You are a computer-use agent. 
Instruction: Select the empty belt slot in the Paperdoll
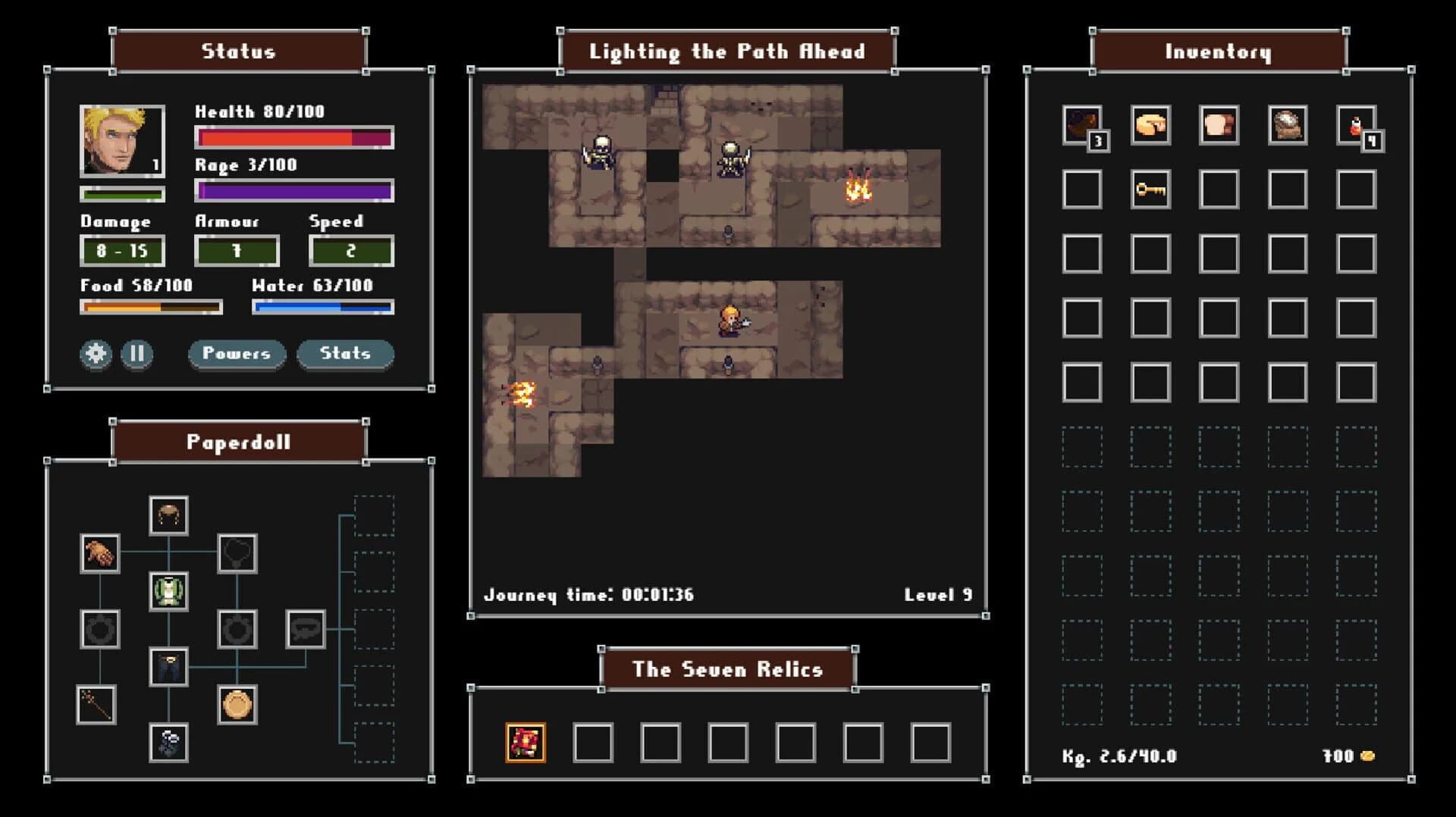[306, 628]
